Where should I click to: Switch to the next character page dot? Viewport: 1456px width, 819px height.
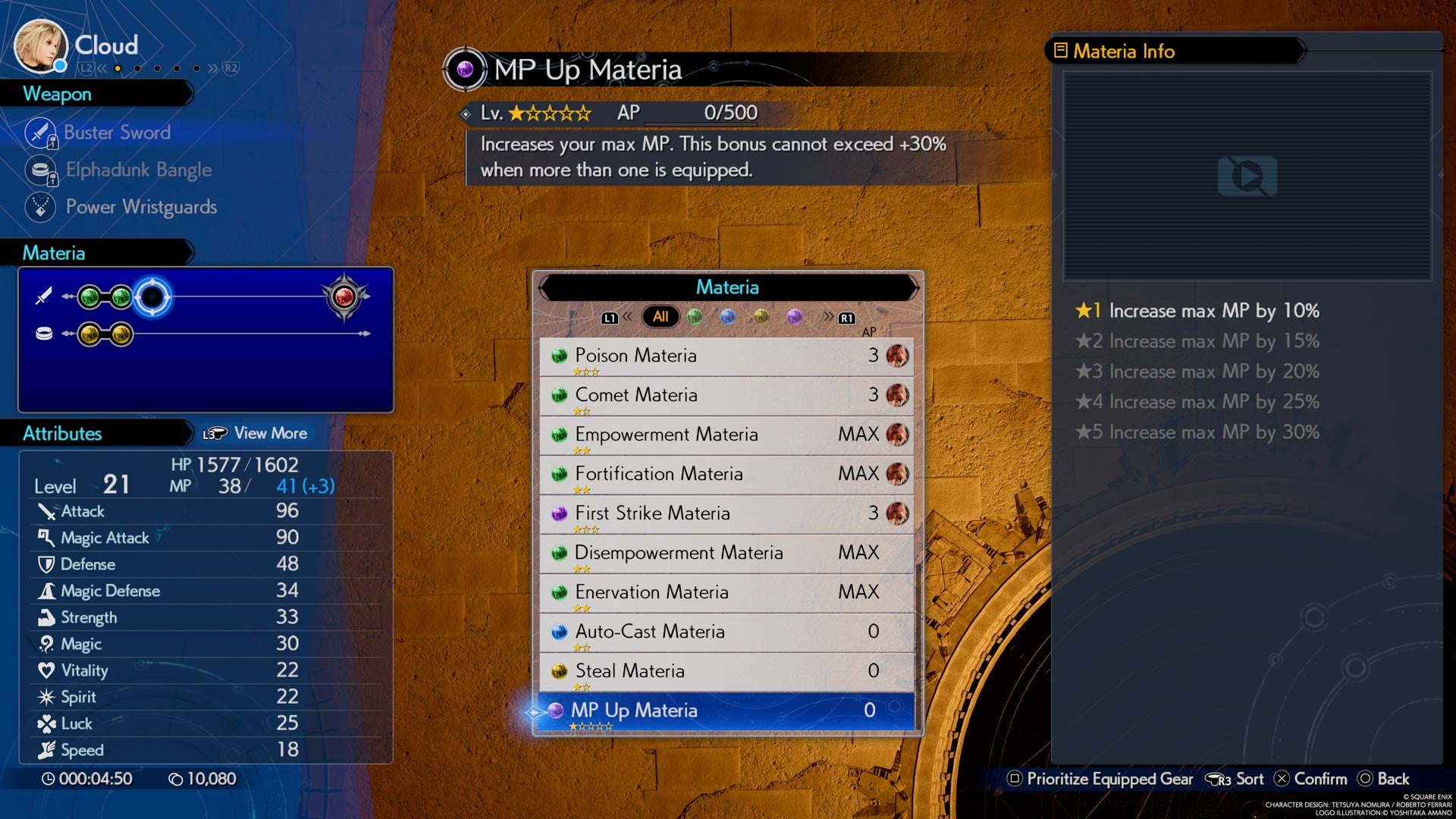coord(137,68)
